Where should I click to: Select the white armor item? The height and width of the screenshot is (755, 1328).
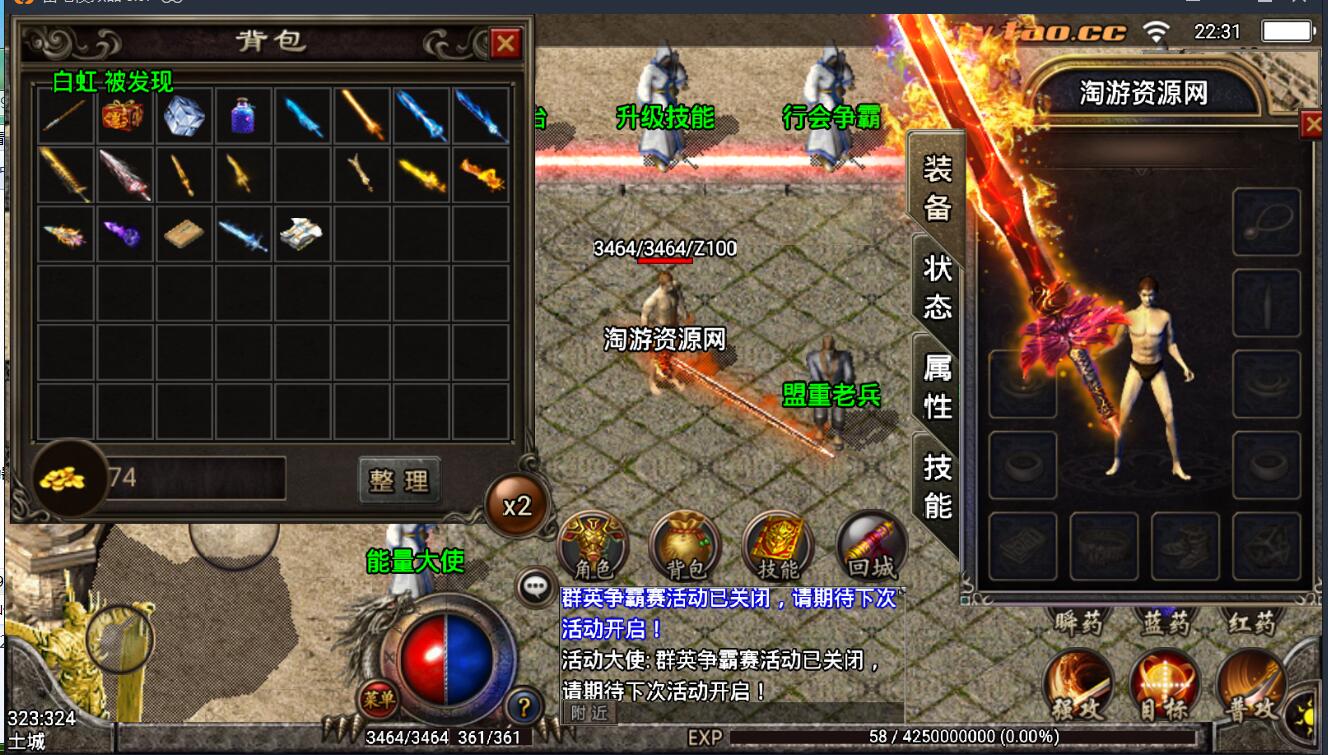click(302, 234)
